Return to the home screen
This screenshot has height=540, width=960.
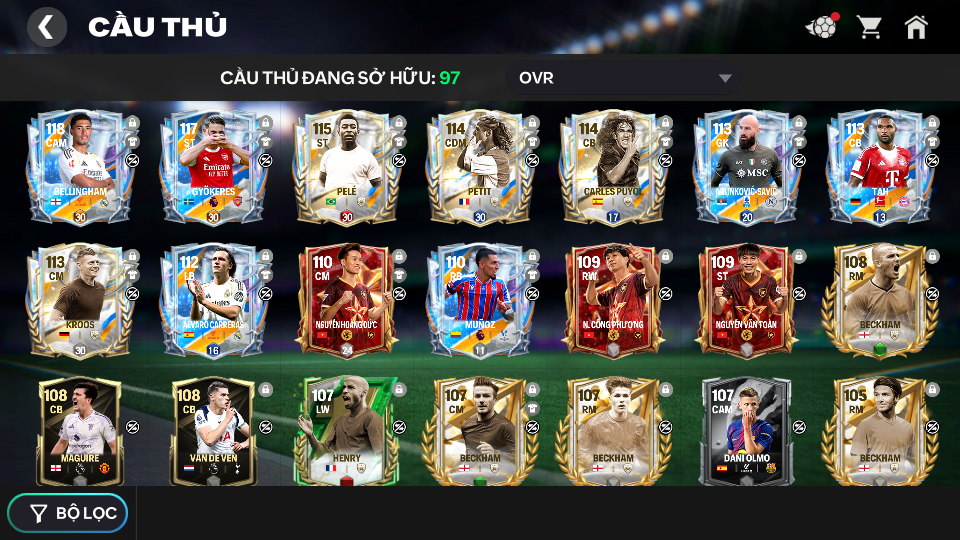[x=916, y=27]
